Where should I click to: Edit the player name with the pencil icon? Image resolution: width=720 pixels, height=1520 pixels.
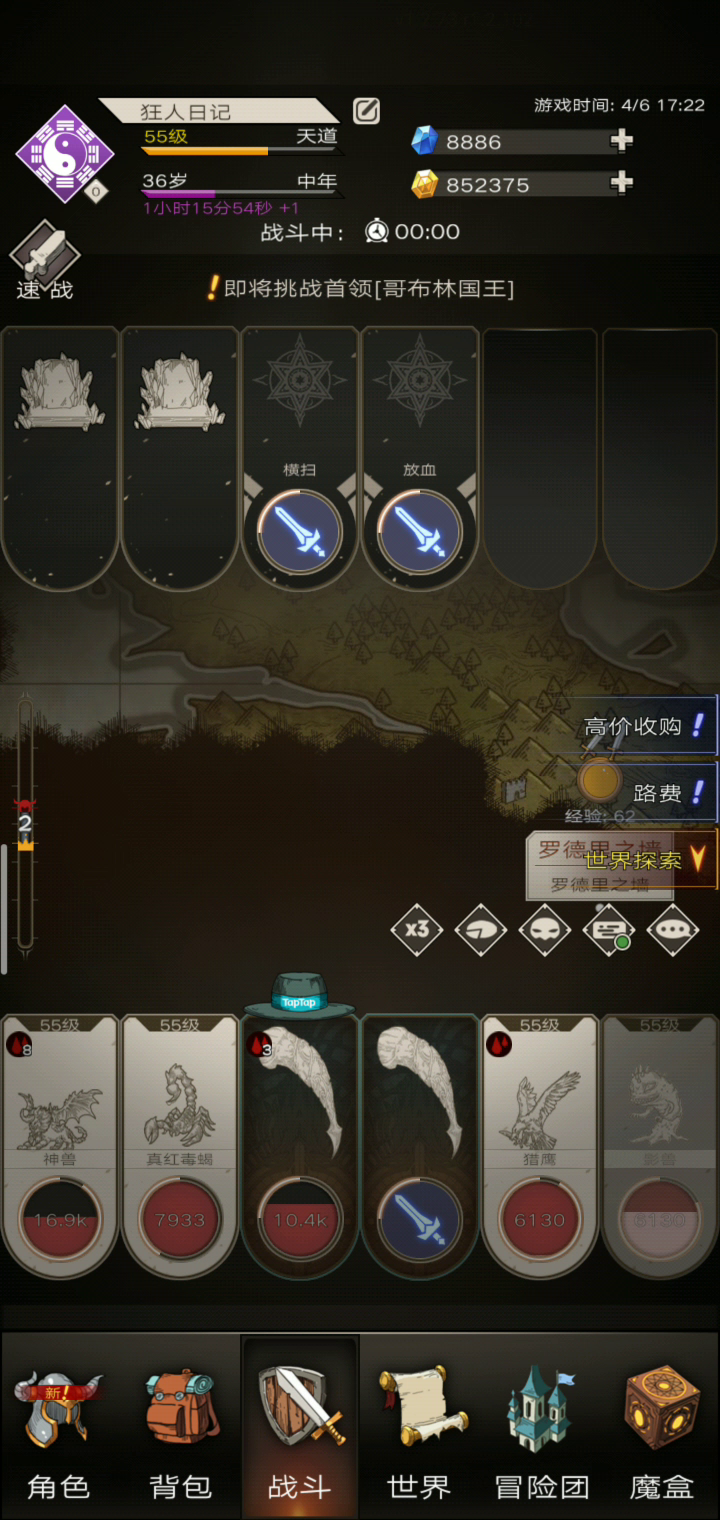click(367, 111)
